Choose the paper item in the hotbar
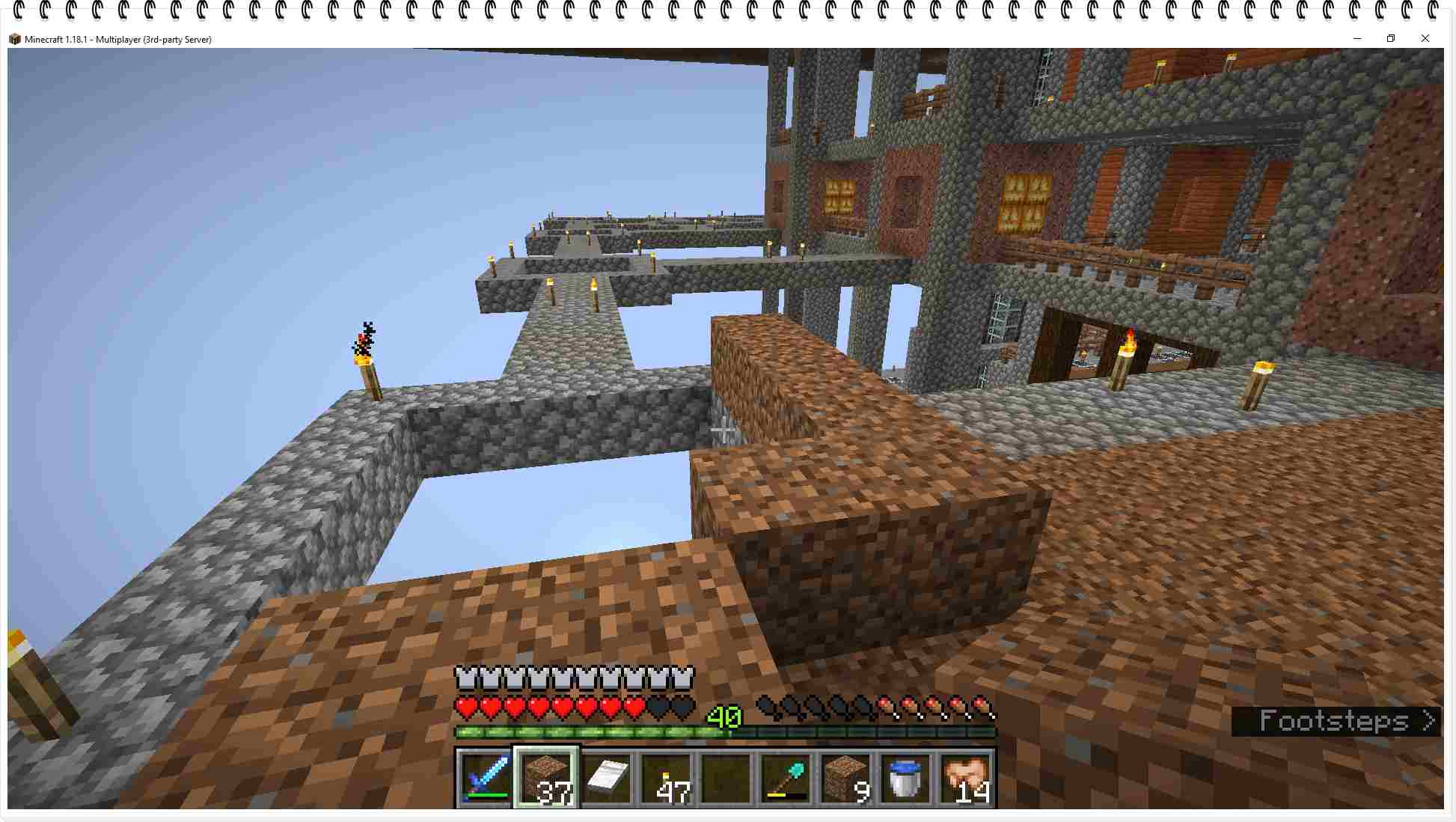This screenshot has height=822, width=1456. [x=606, y=777]
